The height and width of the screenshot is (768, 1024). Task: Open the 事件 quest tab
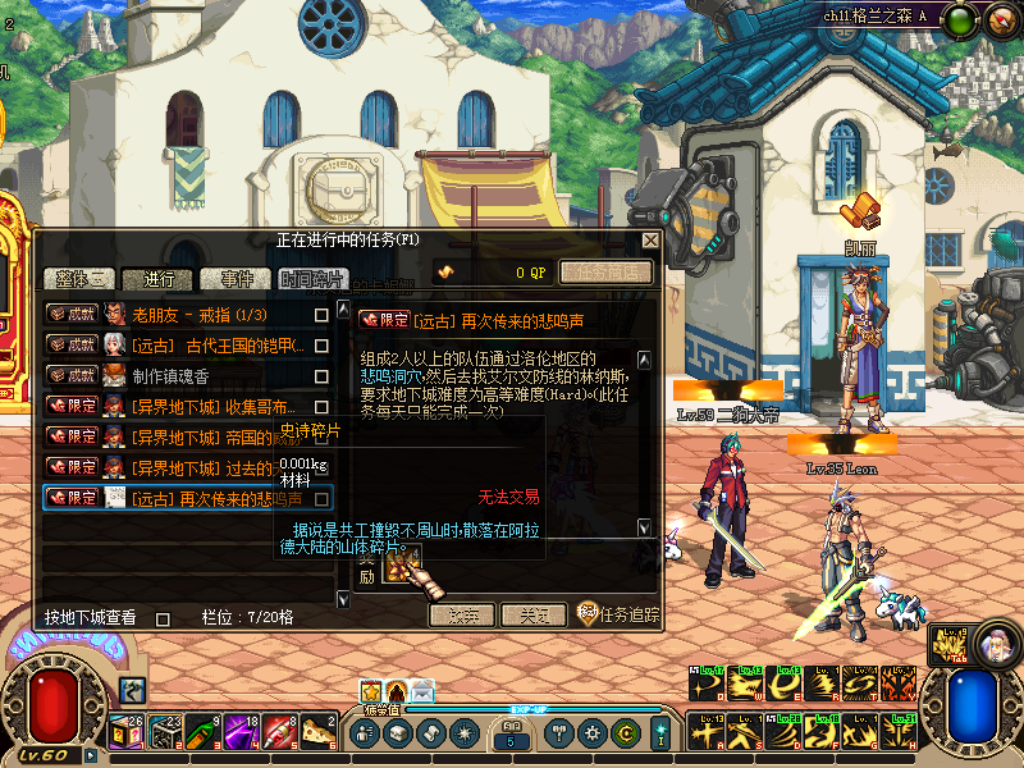tap(236, 279)
